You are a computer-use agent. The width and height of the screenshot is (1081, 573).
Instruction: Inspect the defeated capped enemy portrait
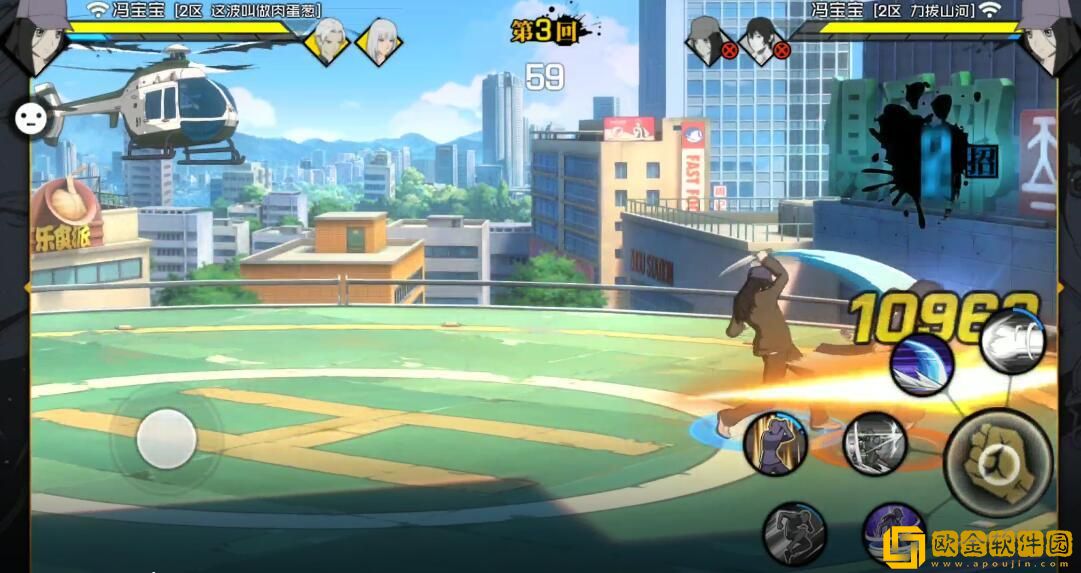tap(708, 40)
